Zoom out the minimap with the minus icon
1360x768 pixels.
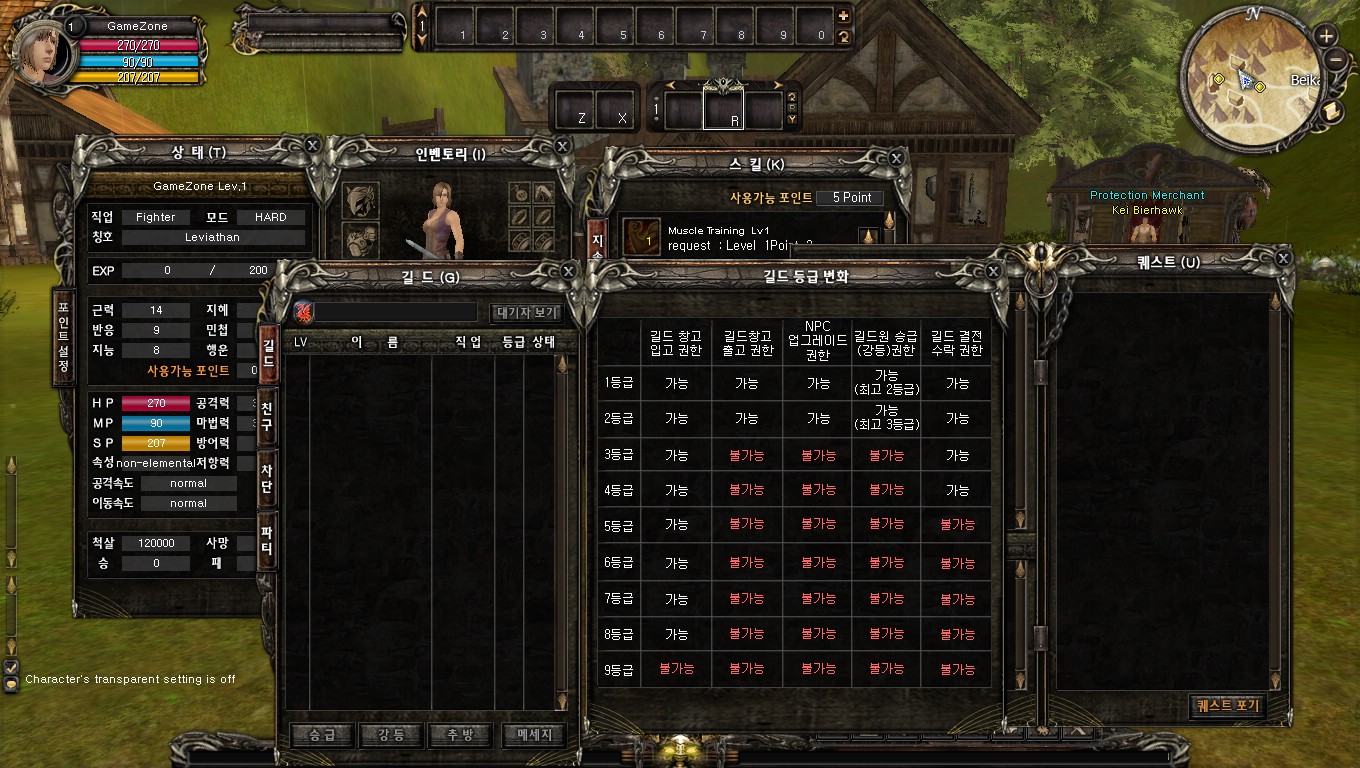coord(1327,60)
